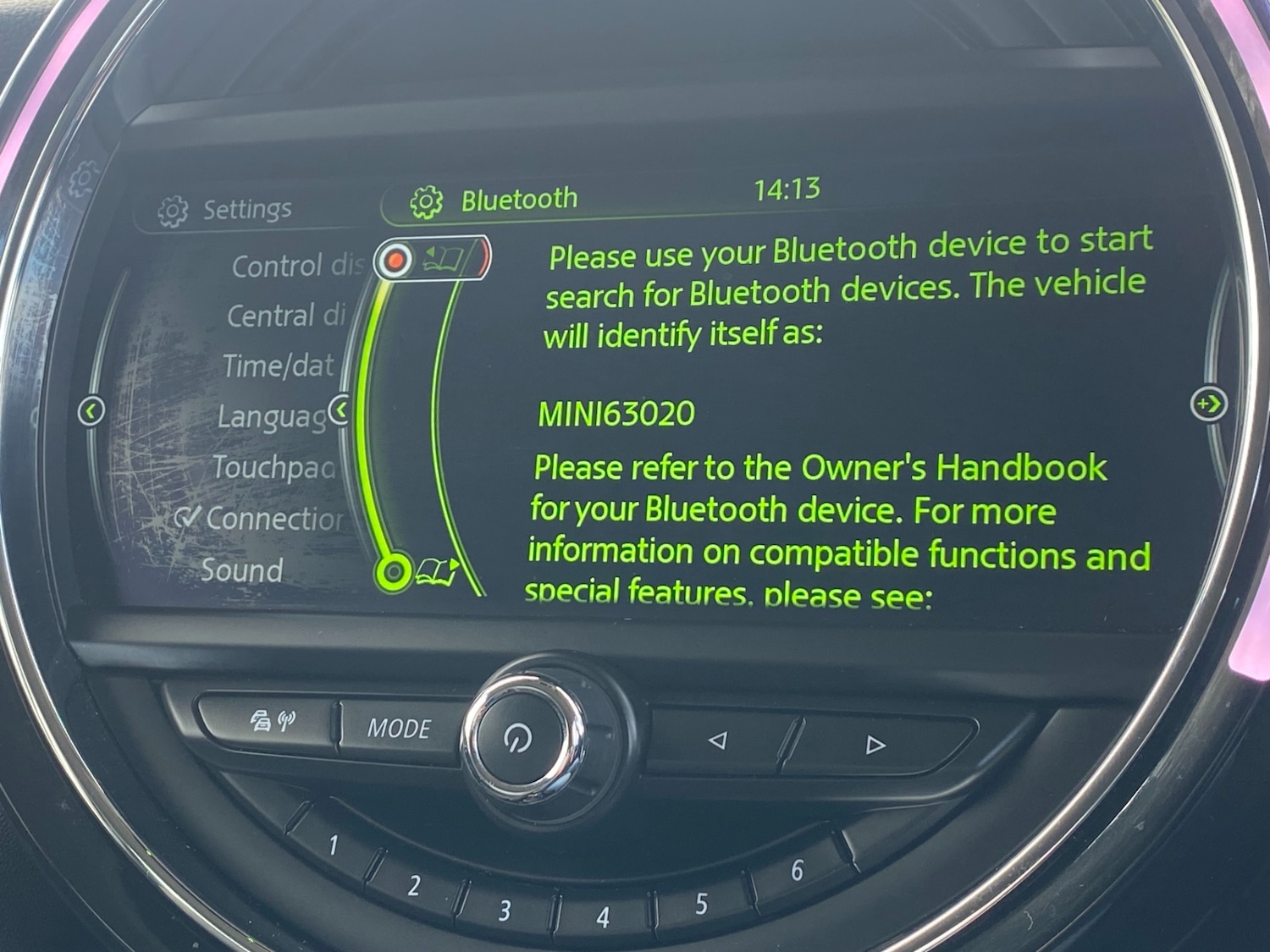Open the Sound settings entry
This screenshot has width=1270, height=952.
(x=241, y=570)
